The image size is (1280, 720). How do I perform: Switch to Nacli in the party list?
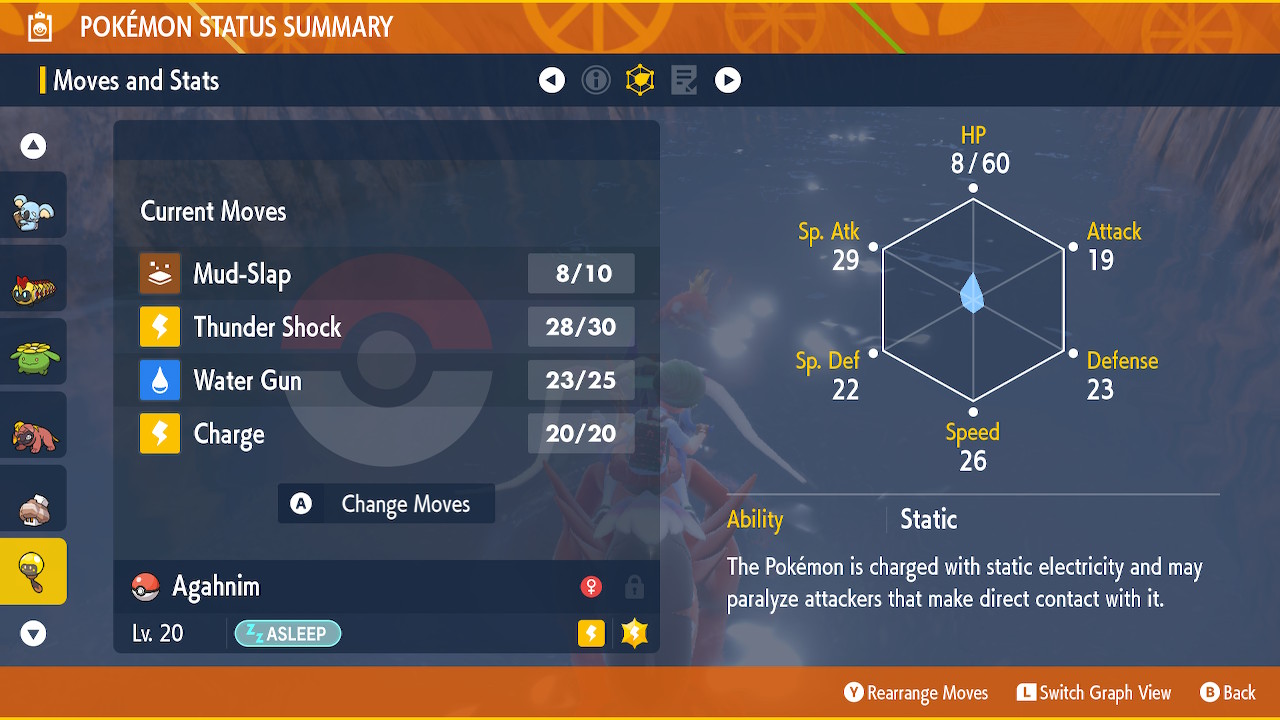33,507
